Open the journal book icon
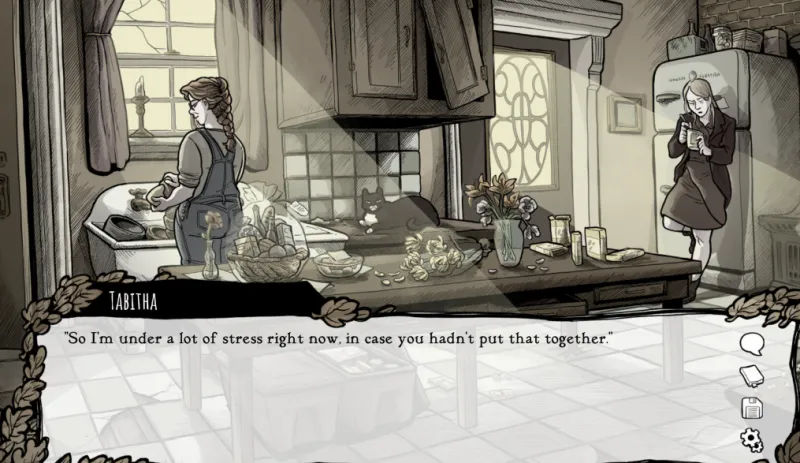 click(x=751, y=376)
